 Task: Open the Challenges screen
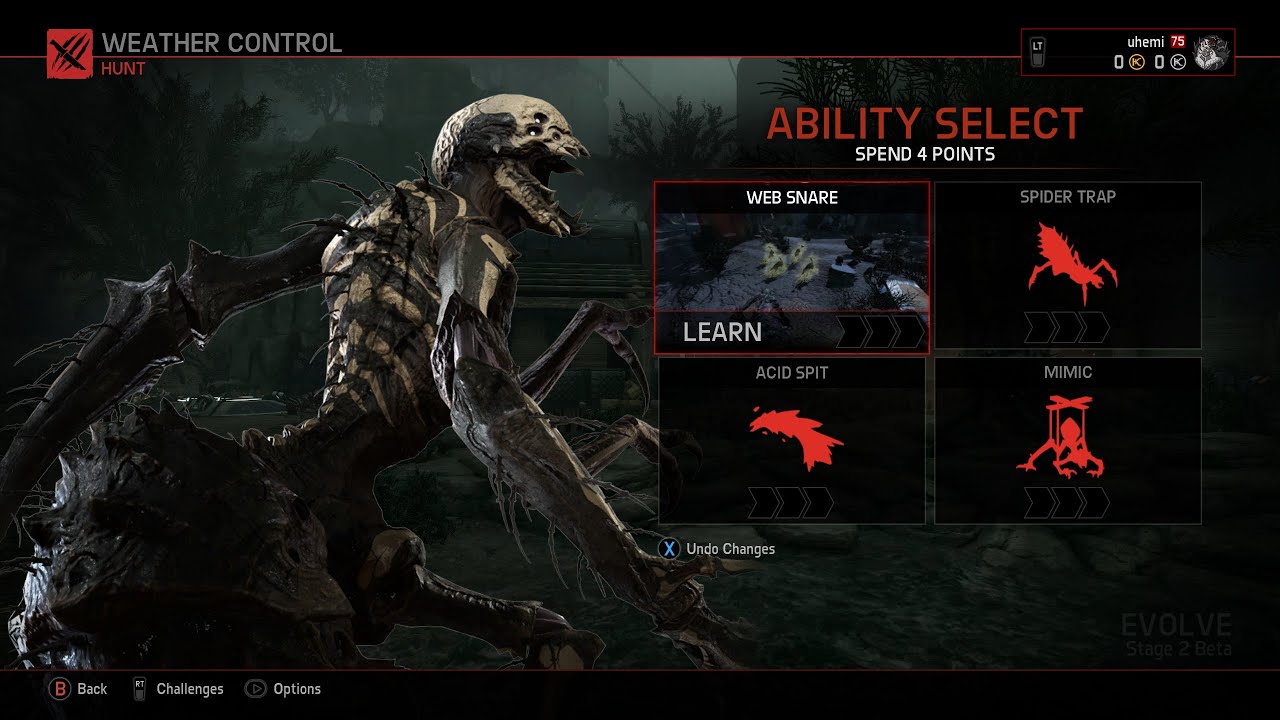178,689
